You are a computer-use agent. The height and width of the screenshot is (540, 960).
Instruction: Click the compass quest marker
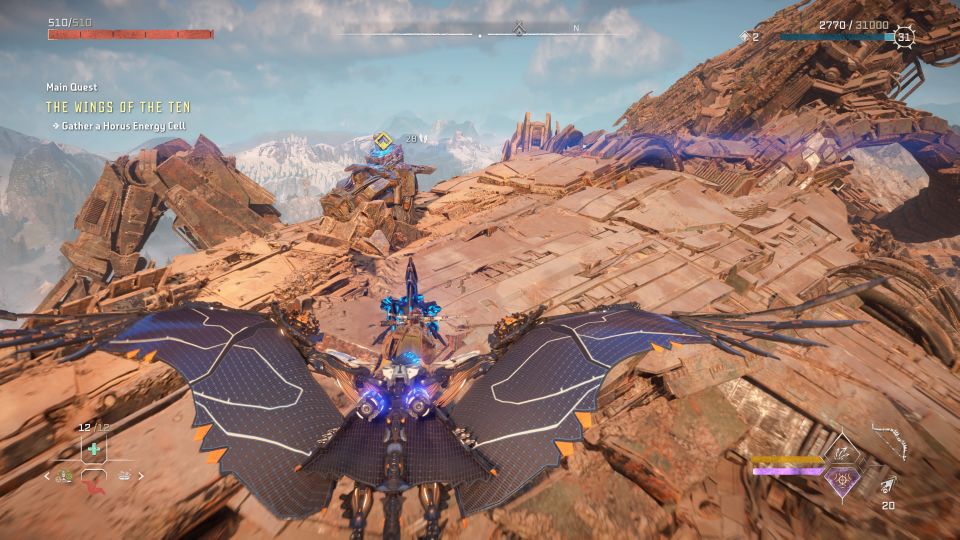(x=519, y=29)
